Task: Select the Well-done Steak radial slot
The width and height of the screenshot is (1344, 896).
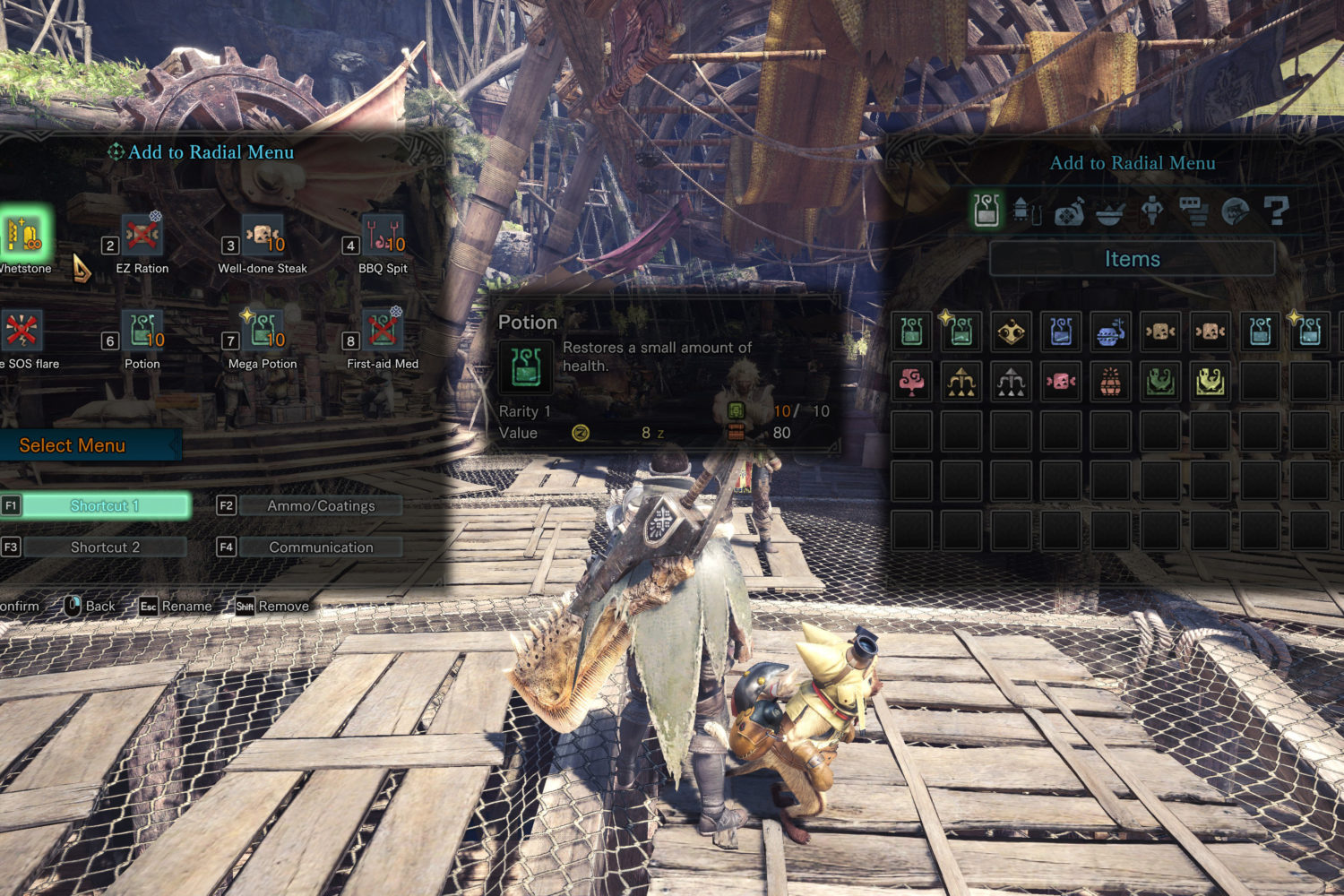Action: (x=263, y=236)
